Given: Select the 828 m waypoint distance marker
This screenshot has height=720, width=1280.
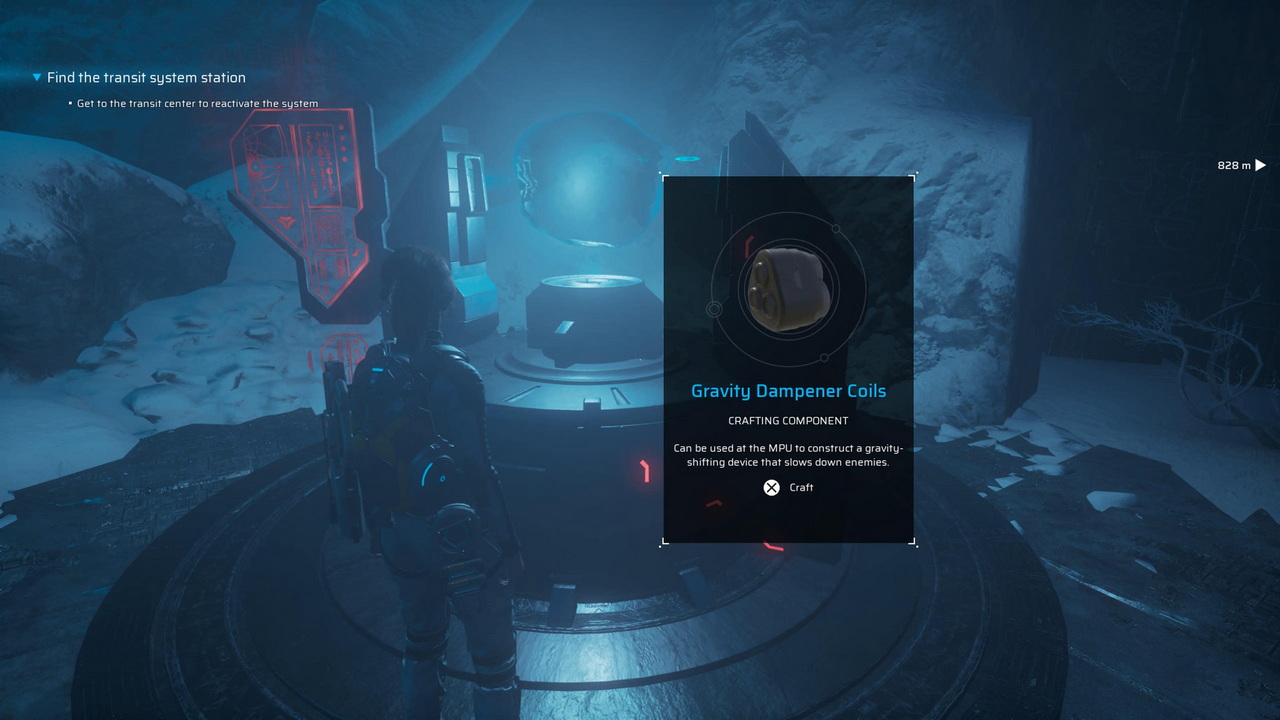Looking at the screenshot, I should point(1241,165).
